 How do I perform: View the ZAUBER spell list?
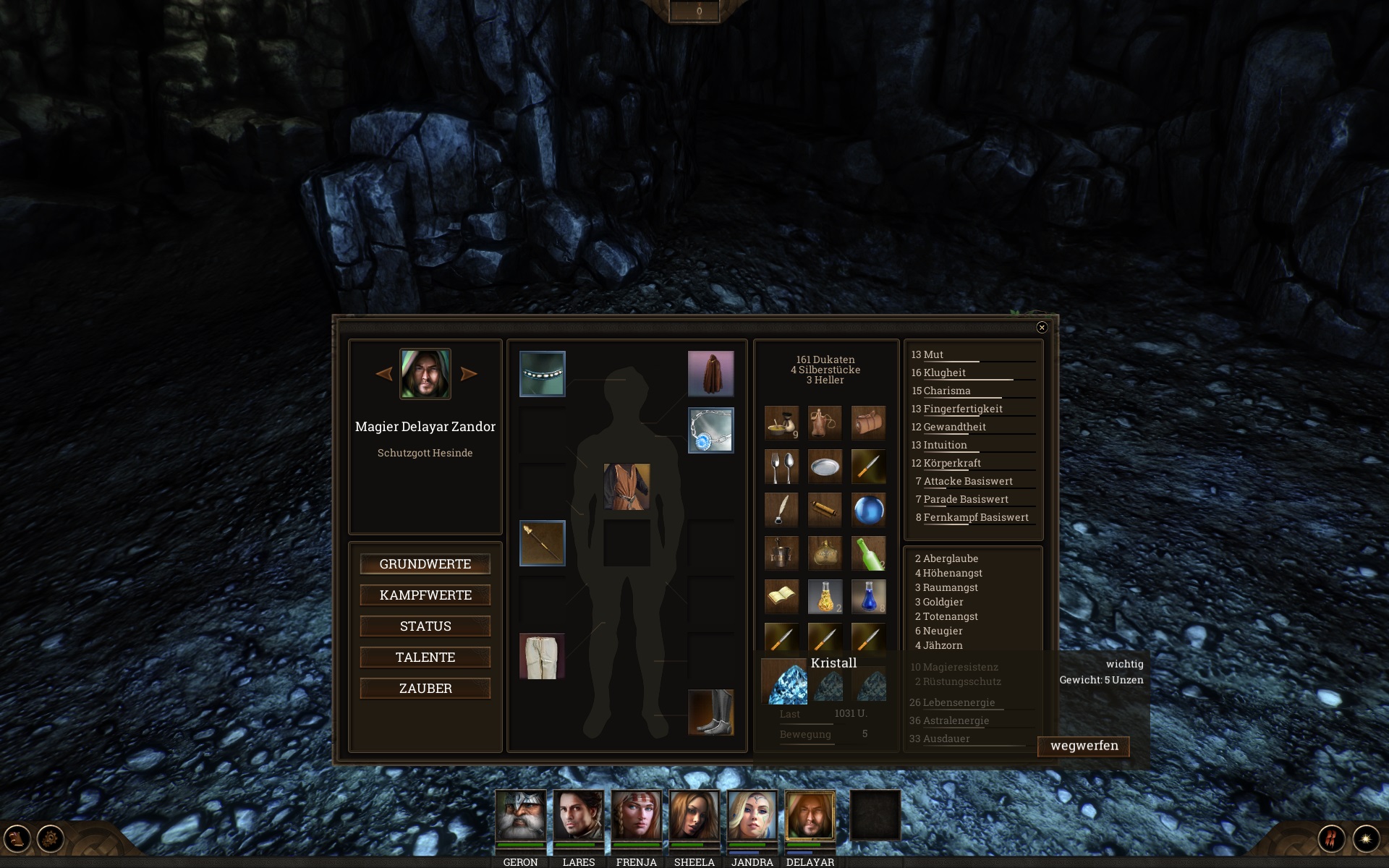point(425,689)
